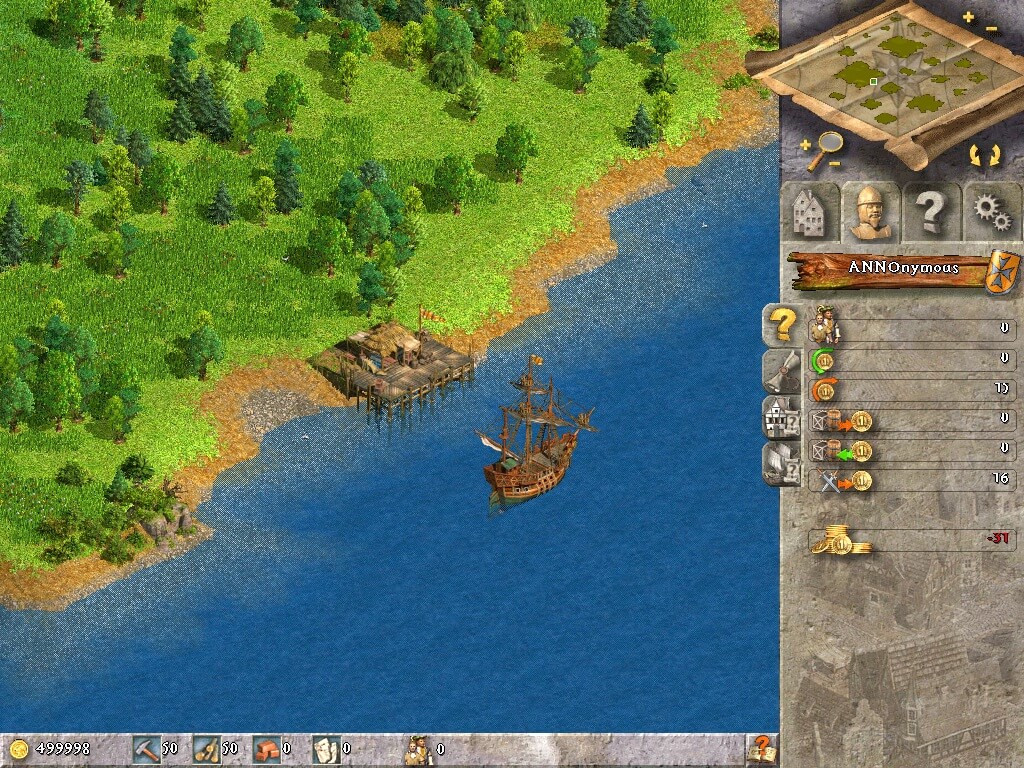
Task: Open the gears options tab
Action: point(991,211)
